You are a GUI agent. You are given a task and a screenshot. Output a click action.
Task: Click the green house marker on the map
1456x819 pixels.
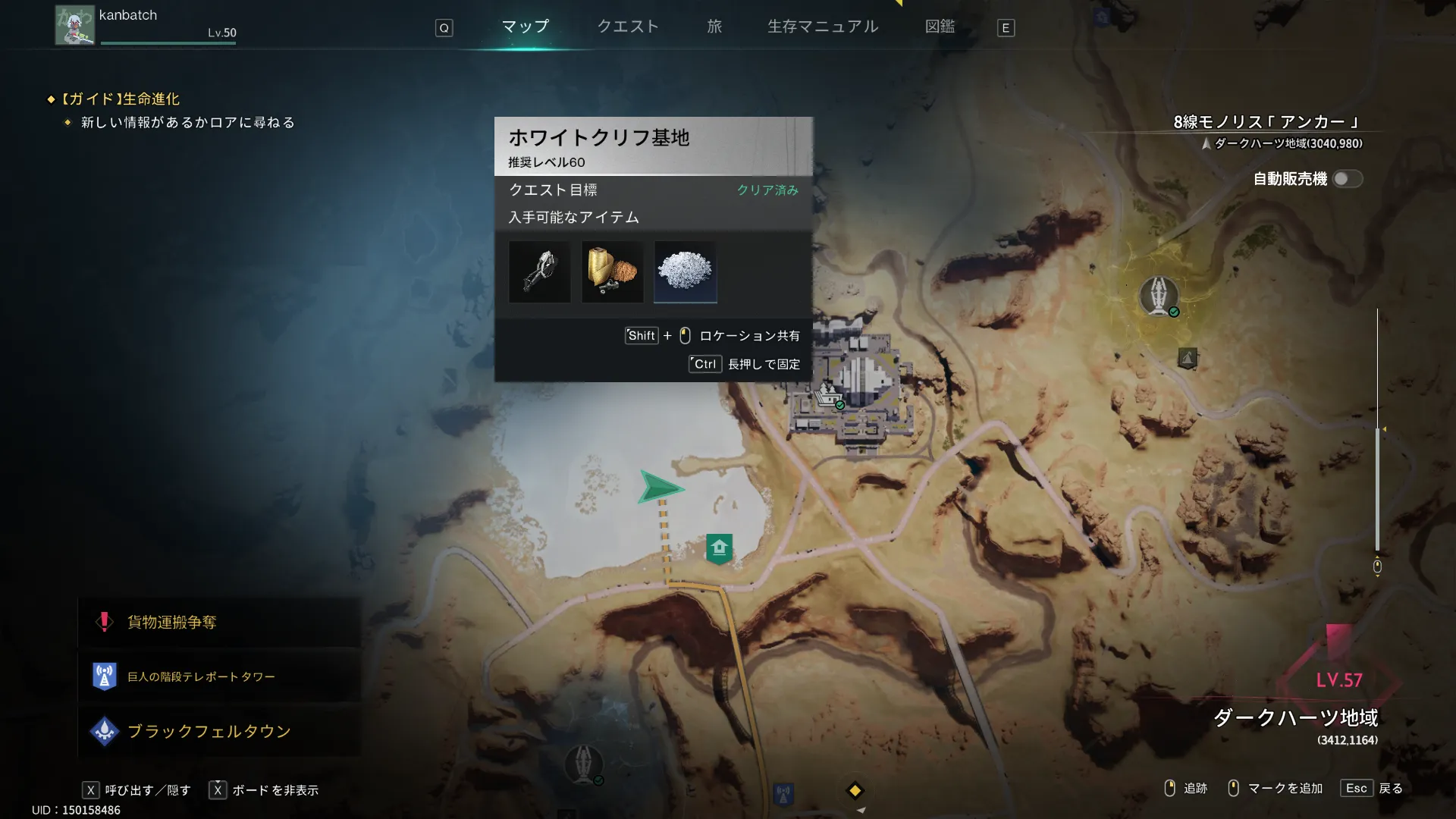(719, 548)
